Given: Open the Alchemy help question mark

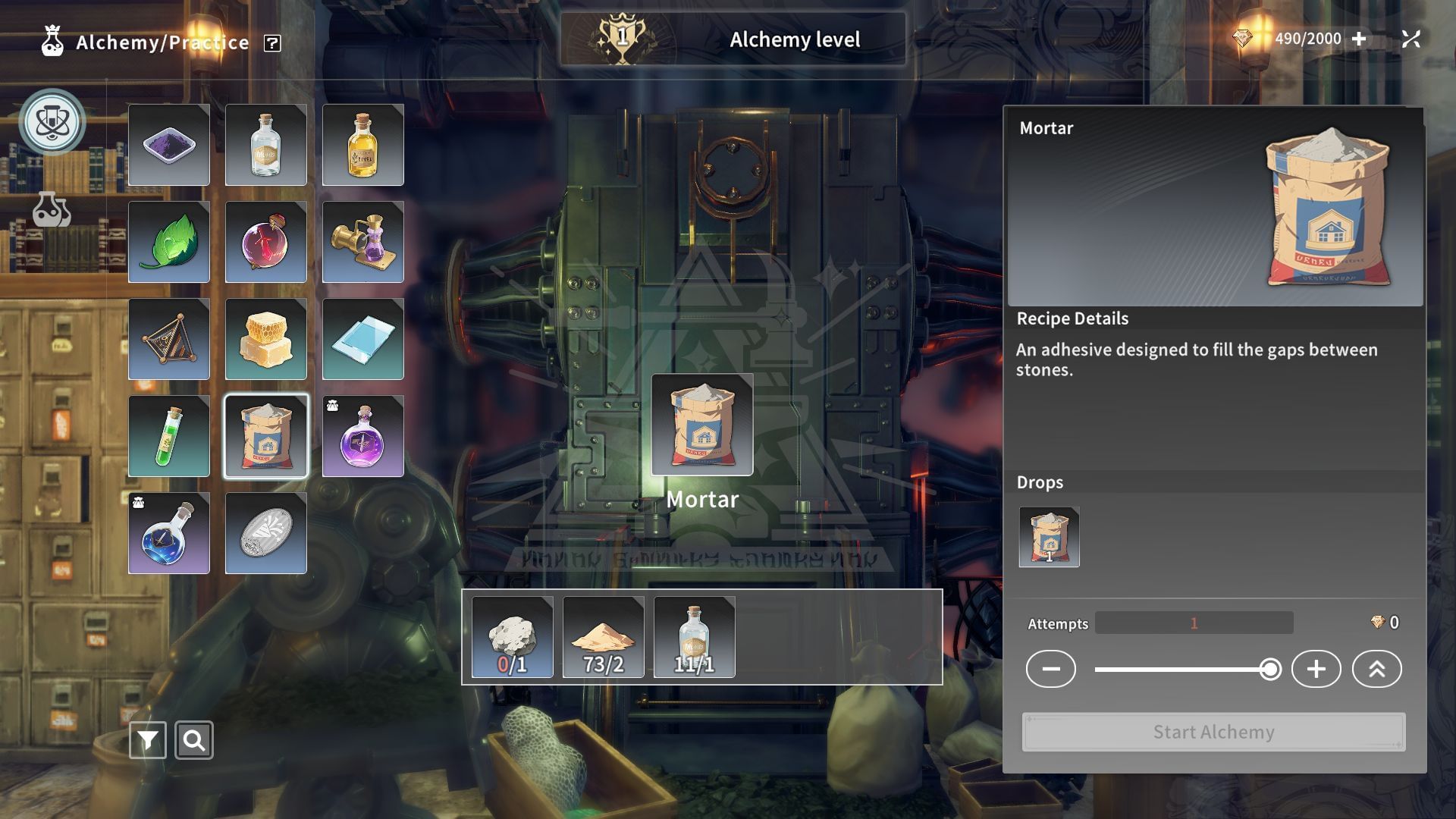Looking at the screenshot, I should click(x=272, y=43).
